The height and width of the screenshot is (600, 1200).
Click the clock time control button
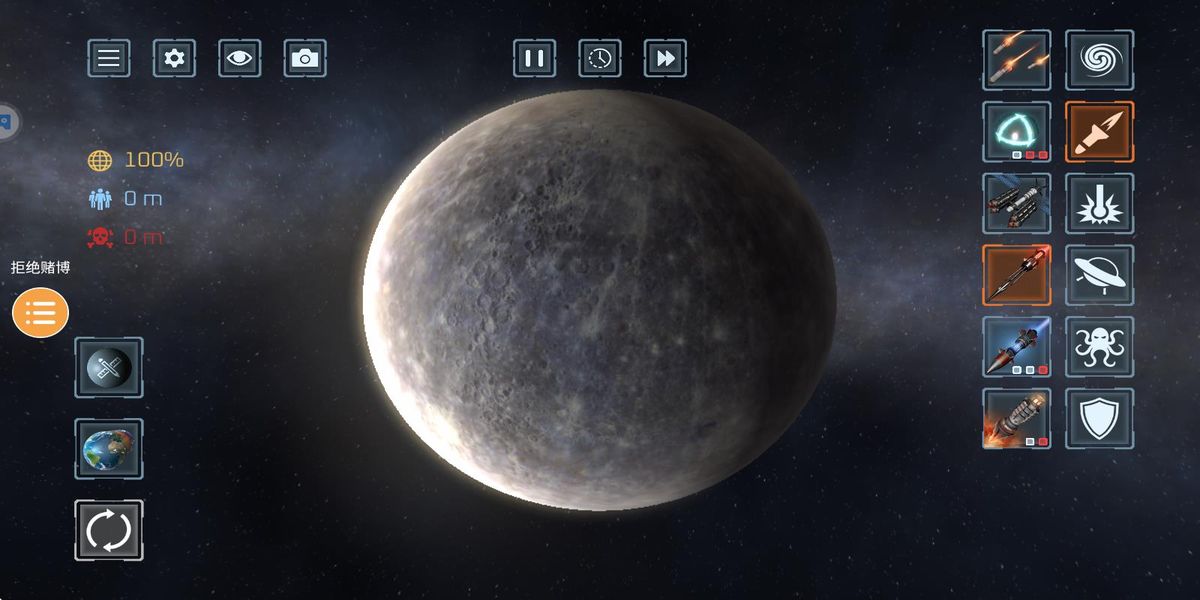point(599,58)
